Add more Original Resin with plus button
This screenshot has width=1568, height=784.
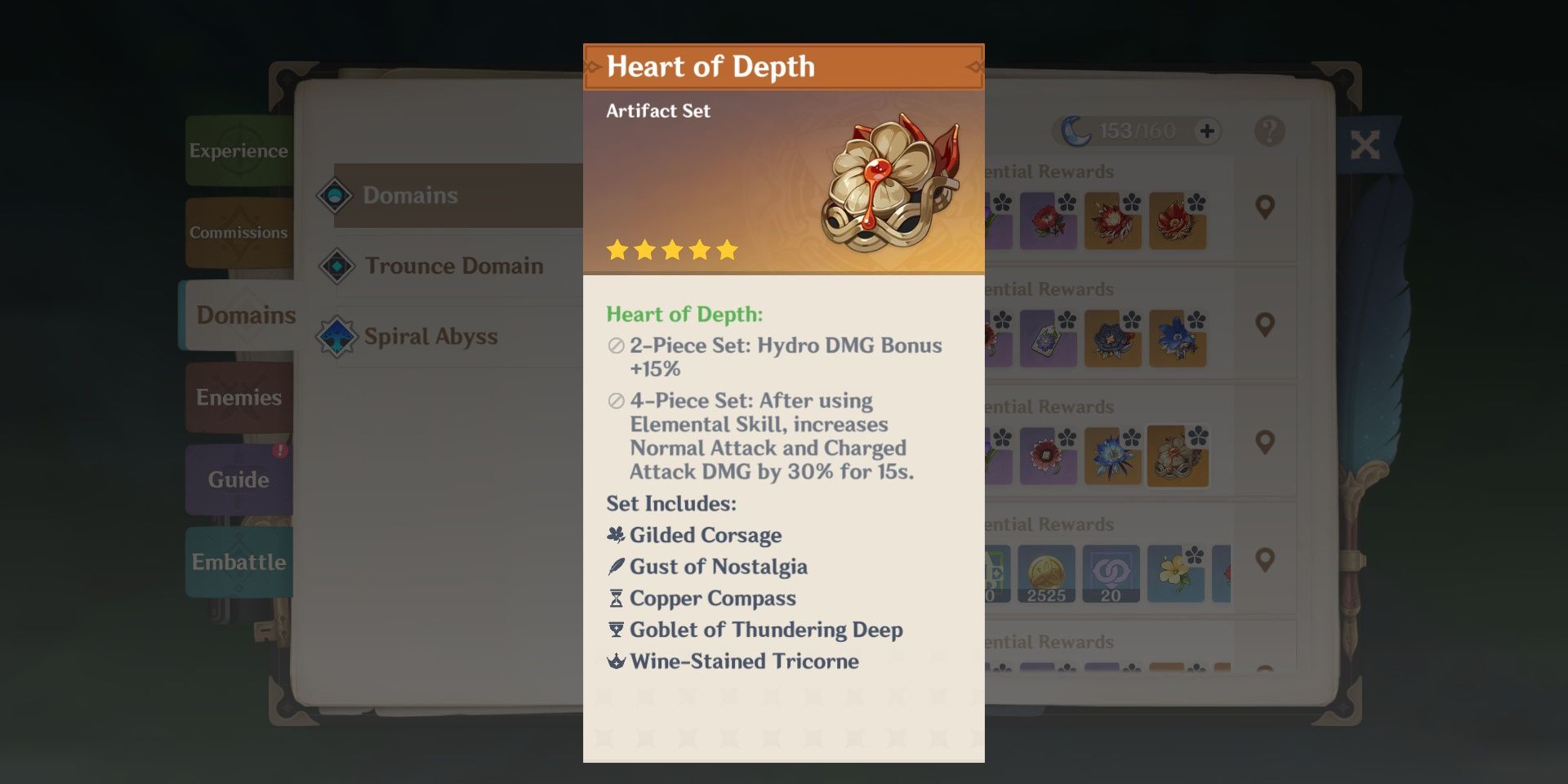(x=1207, y=131)
